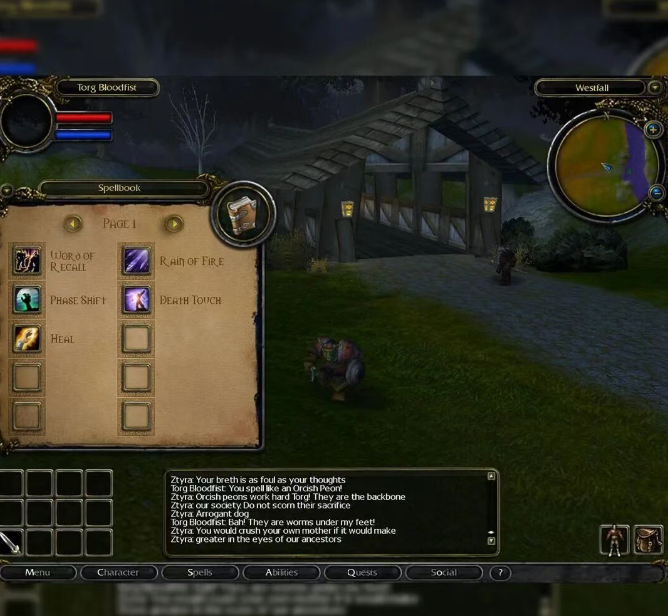Select the sword in the action bar slot
Viewport: 668px width, 616px height.
tap(10, 542)
